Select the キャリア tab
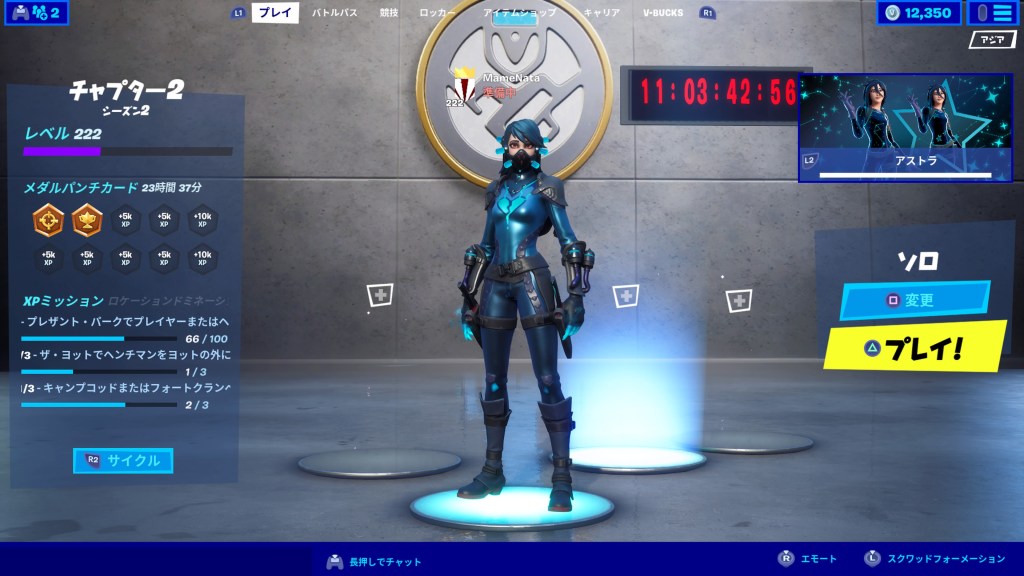Viewport: 1024px width, 576px height. click(x=601, y=13)
